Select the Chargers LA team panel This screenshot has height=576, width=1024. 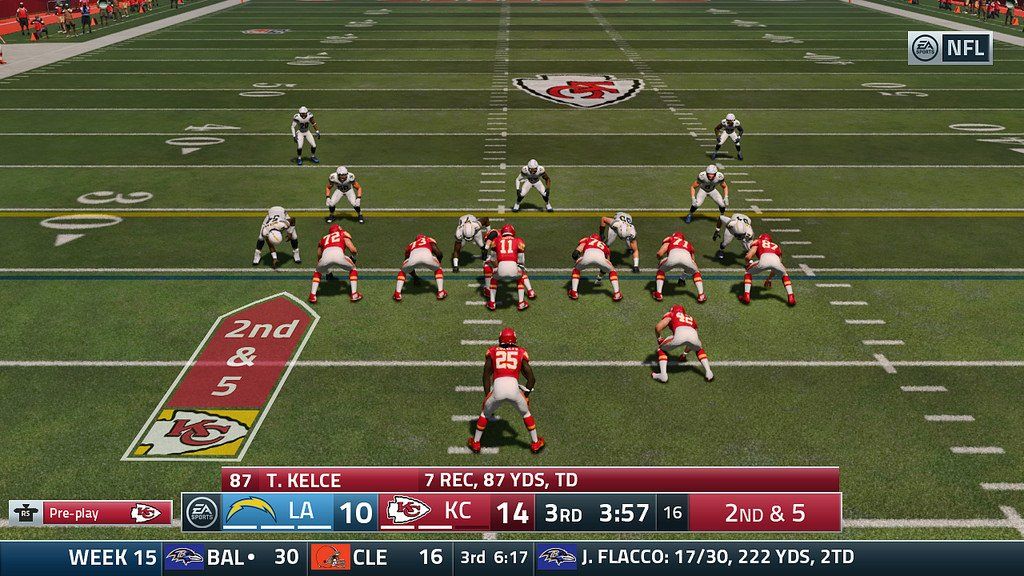point(276,512)
